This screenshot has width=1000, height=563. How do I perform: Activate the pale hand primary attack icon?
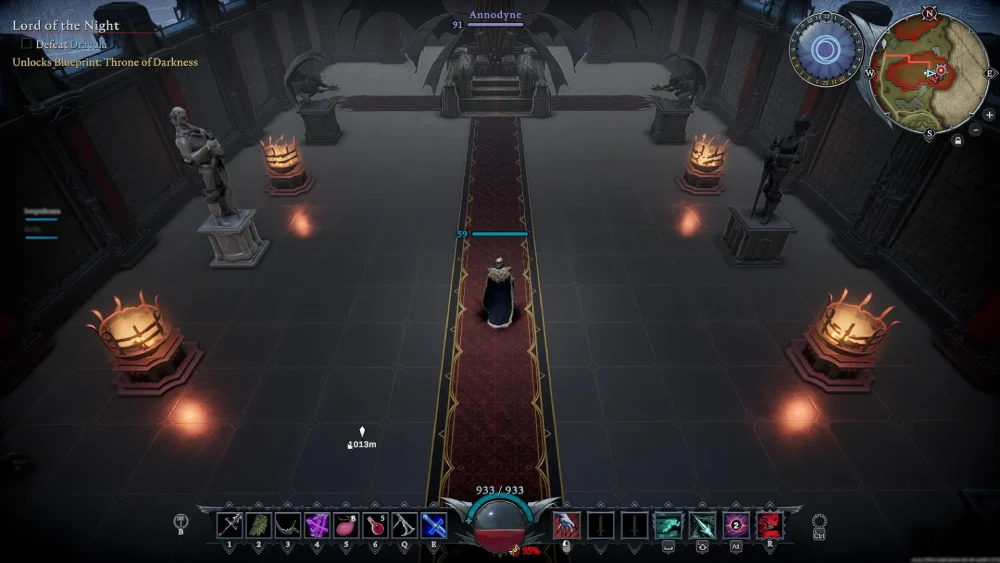tap(567, 524)
